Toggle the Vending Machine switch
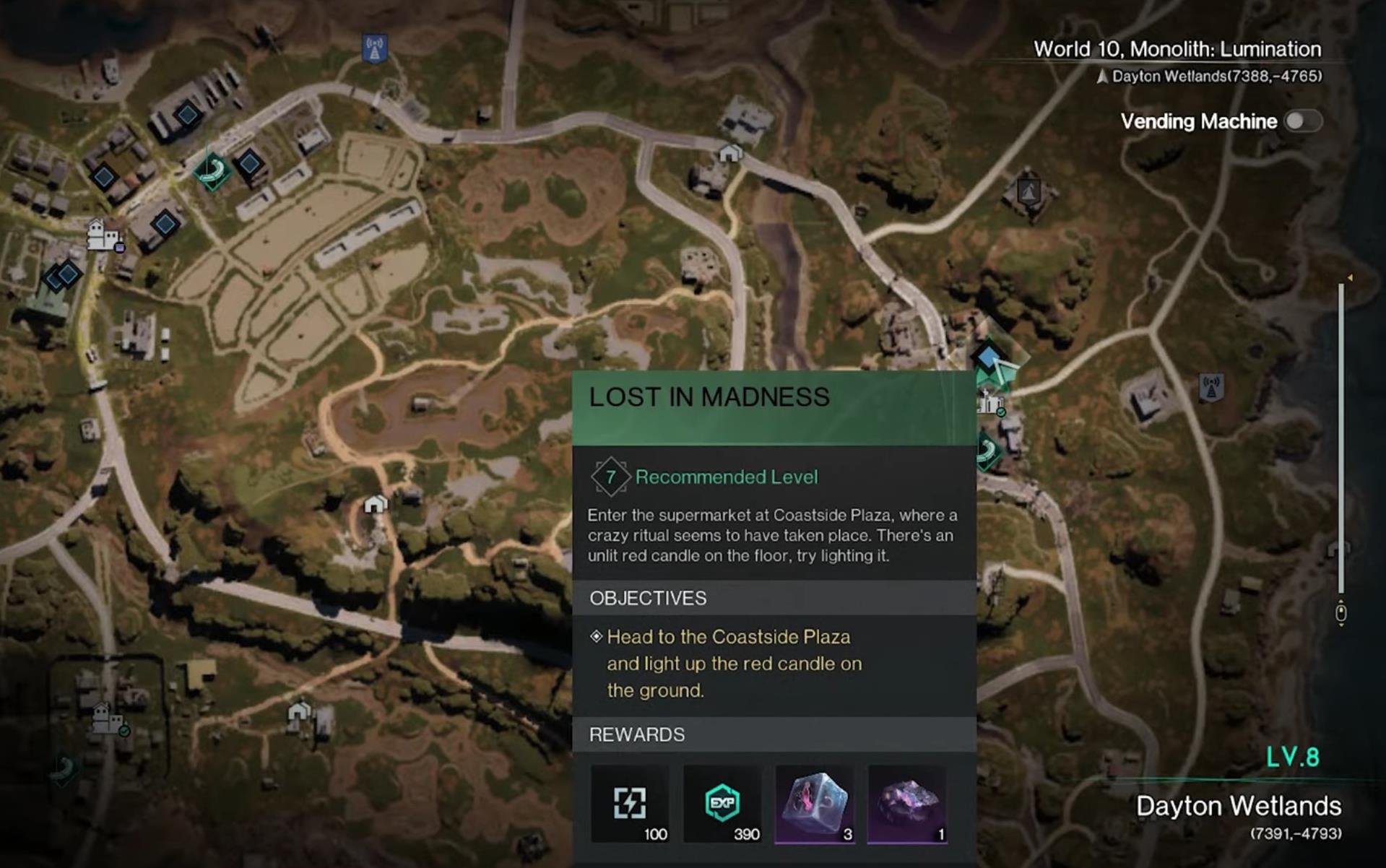 1302,121
